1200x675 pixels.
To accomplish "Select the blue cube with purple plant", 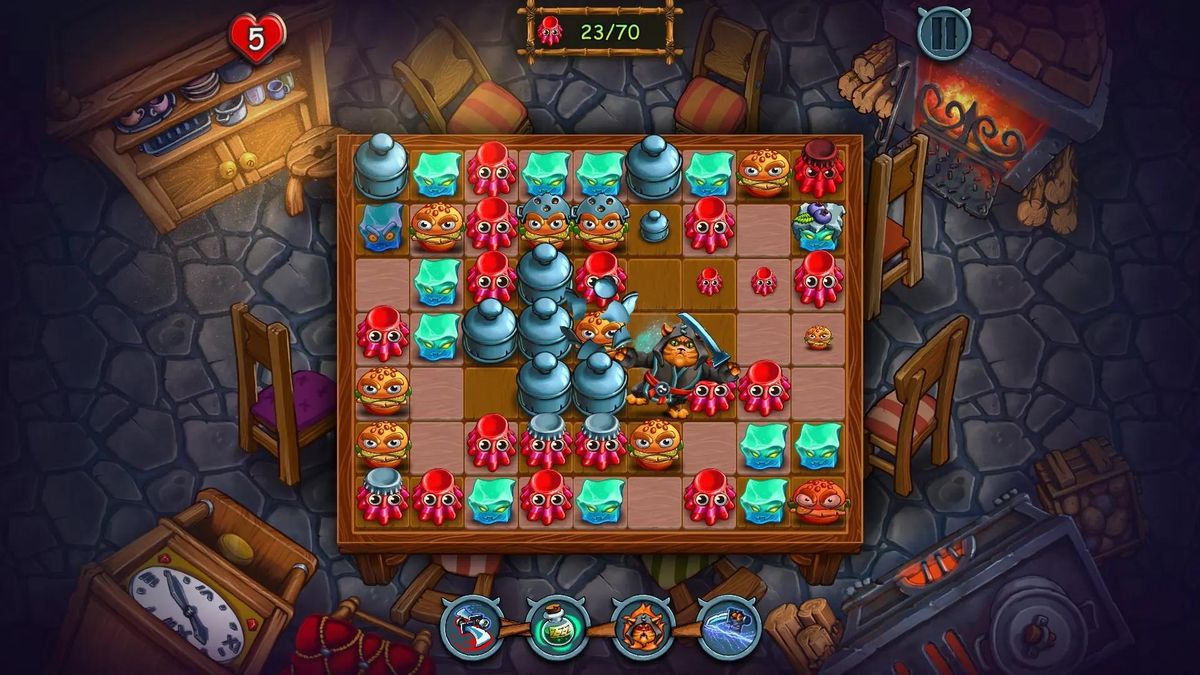I will click(x=819, y=226).
